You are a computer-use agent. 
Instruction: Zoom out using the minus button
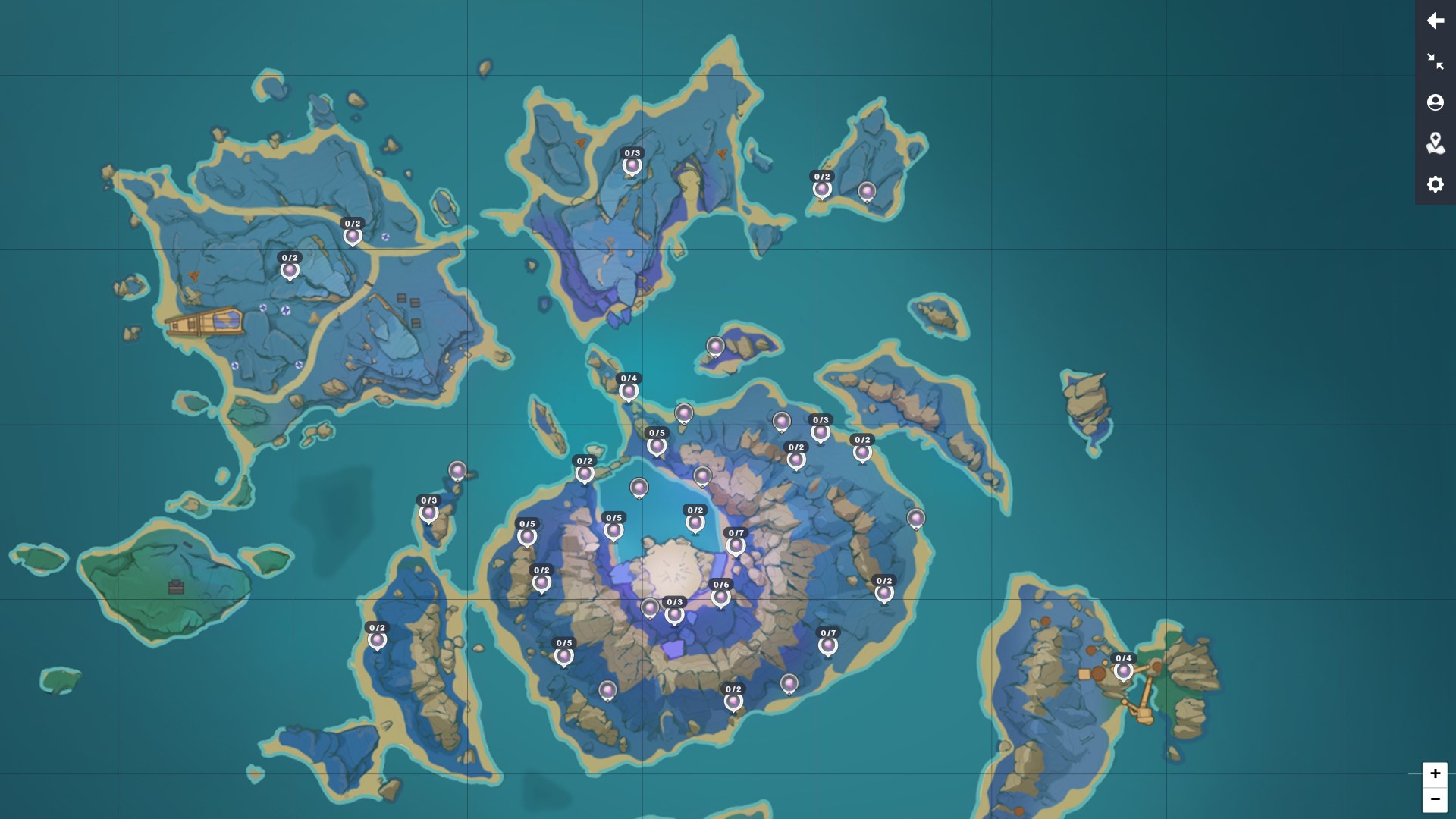(x=1436, y=799)
